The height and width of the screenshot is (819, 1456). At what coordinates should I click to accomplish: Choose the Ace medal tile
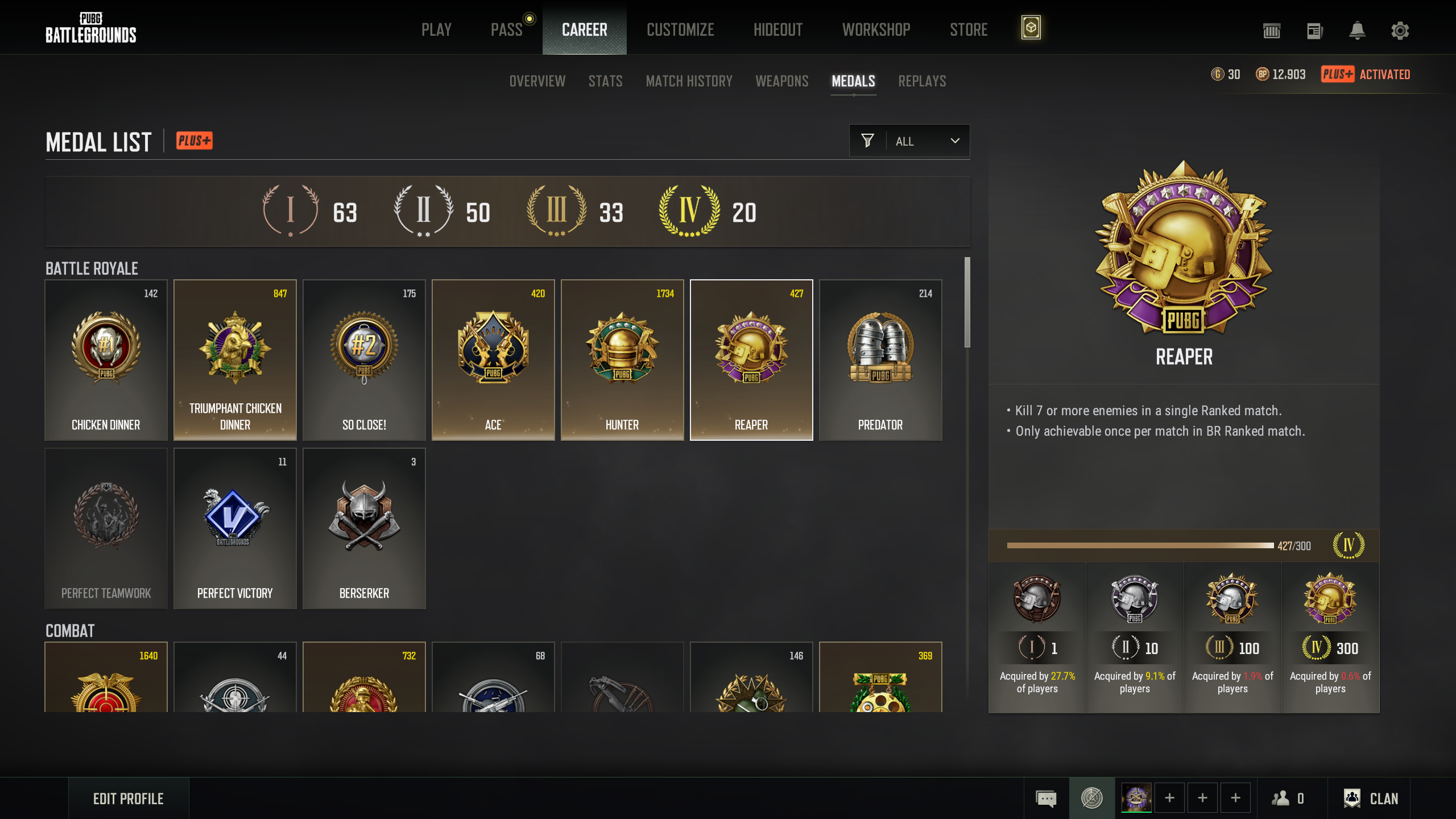point(493,360)
